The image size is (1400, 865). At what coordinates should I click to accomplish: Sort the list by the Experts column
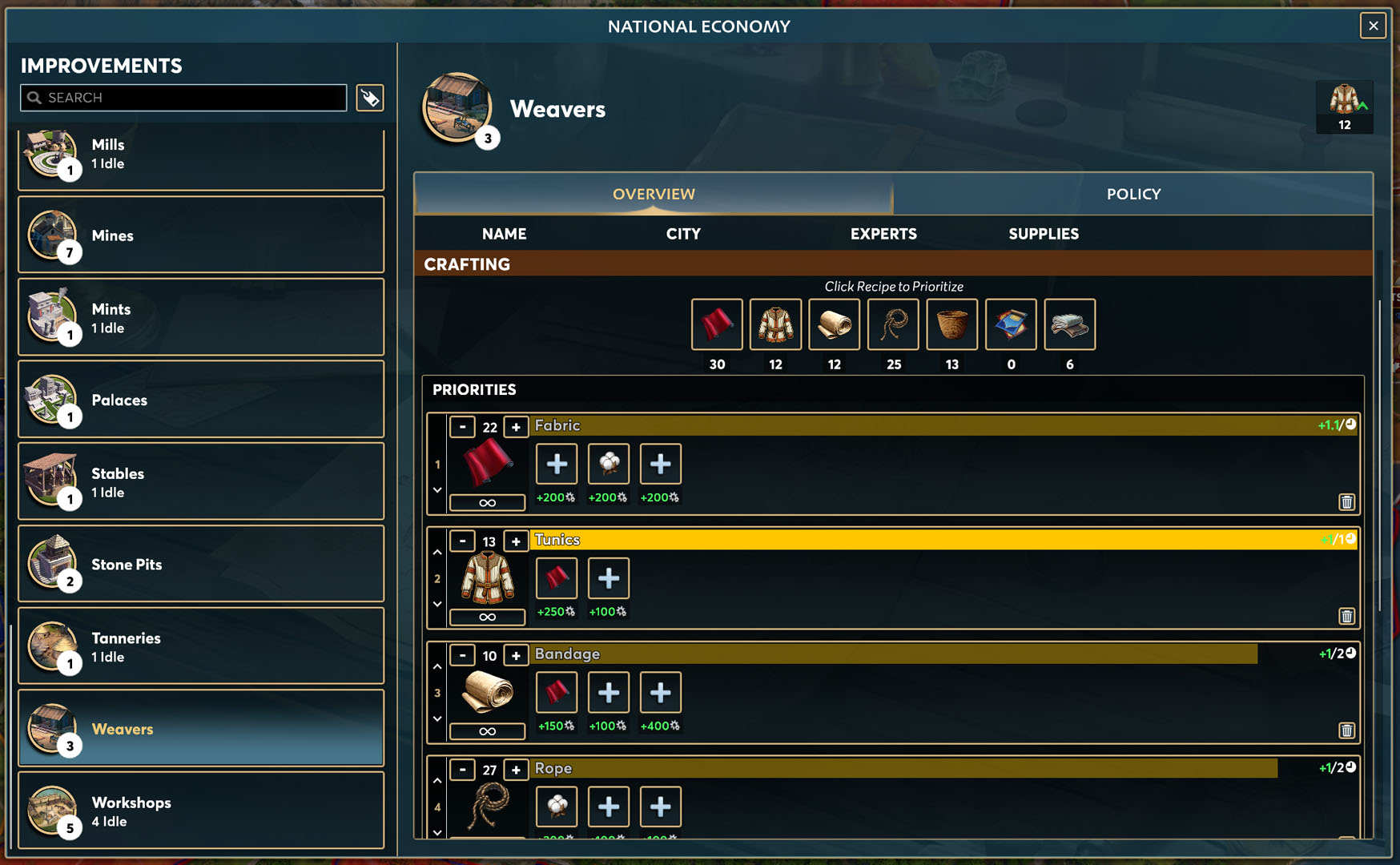tap(883, 234)
